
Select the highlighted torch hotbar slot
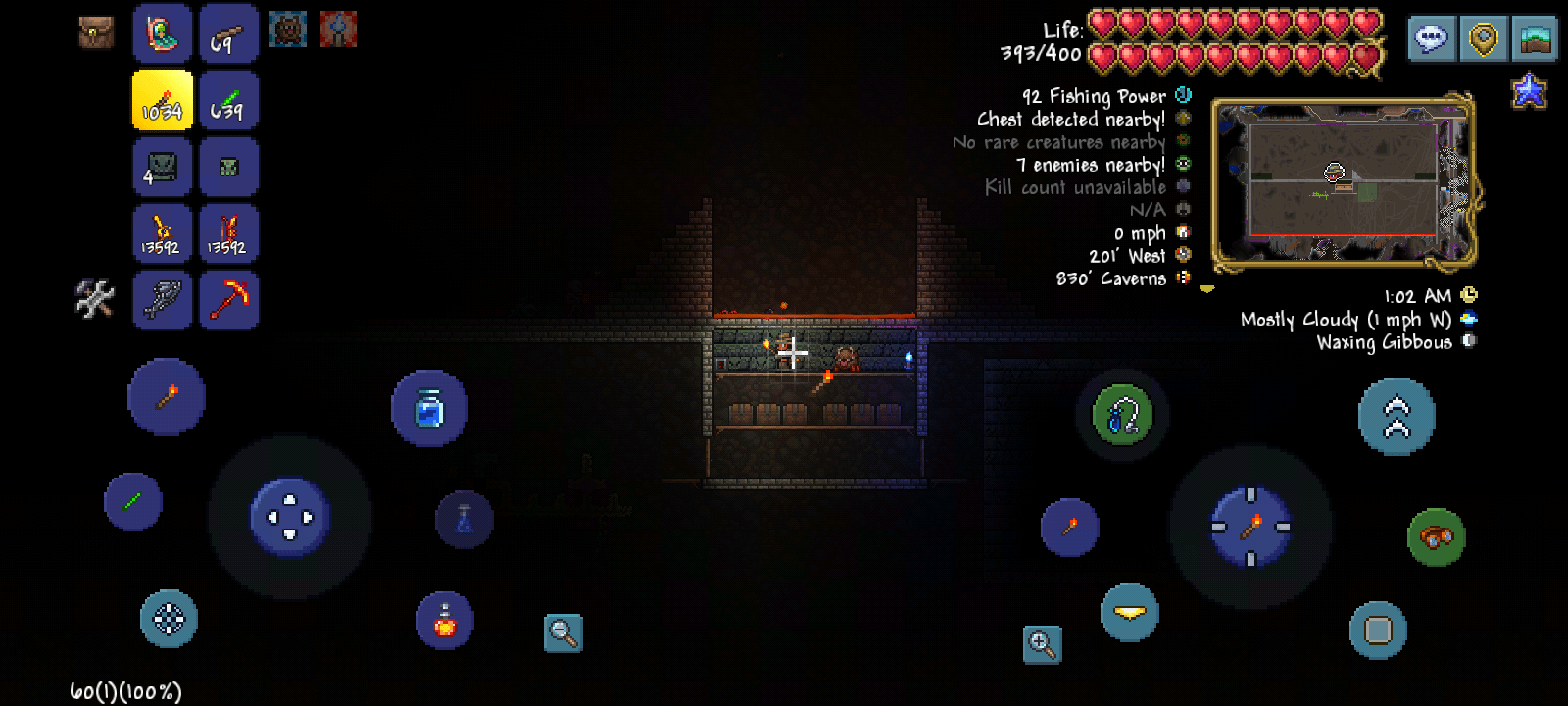click(163, 101)
